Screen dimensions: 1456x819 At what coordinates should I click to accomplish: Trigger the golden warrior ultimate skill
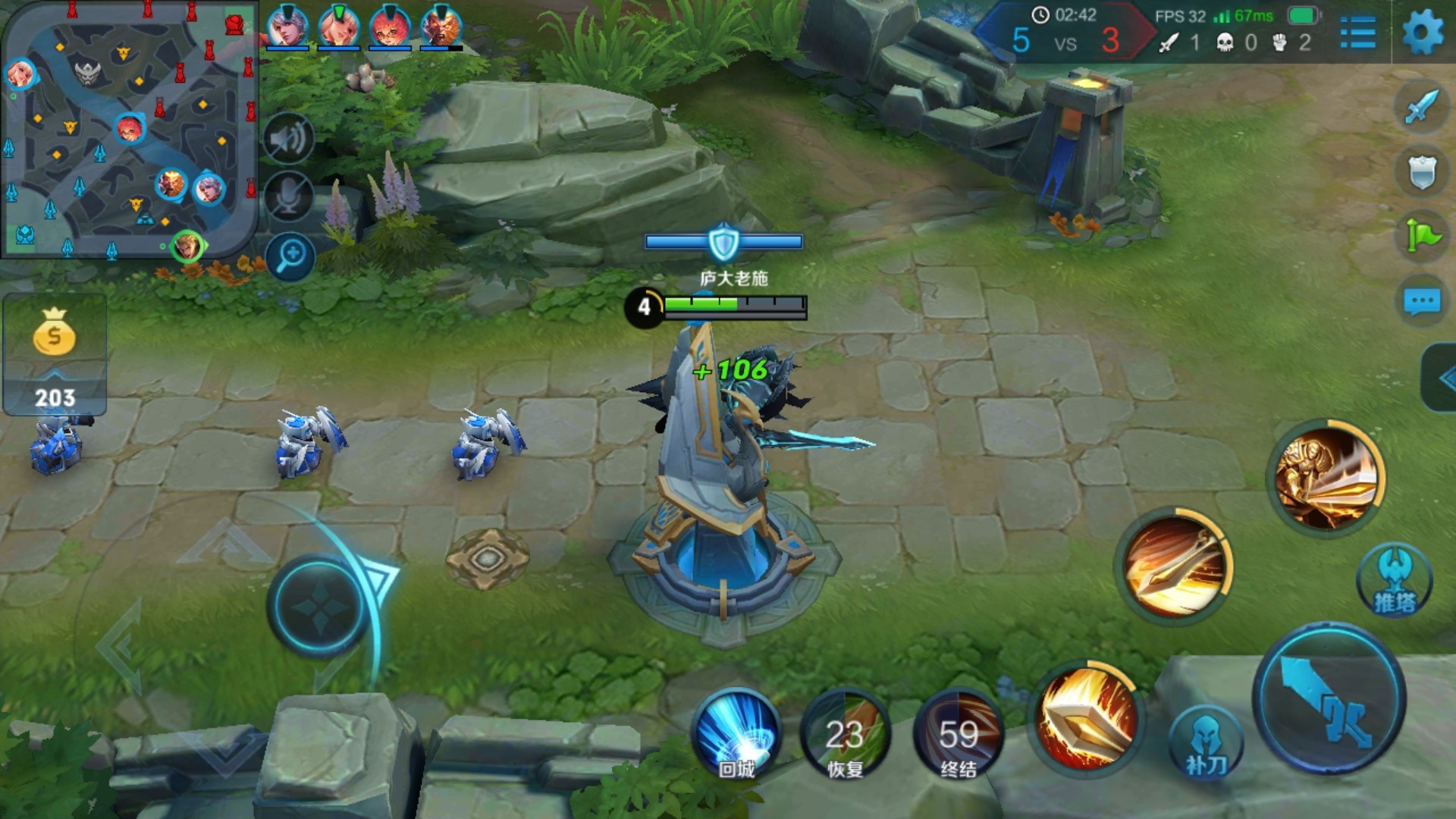tap(1326, 477)
